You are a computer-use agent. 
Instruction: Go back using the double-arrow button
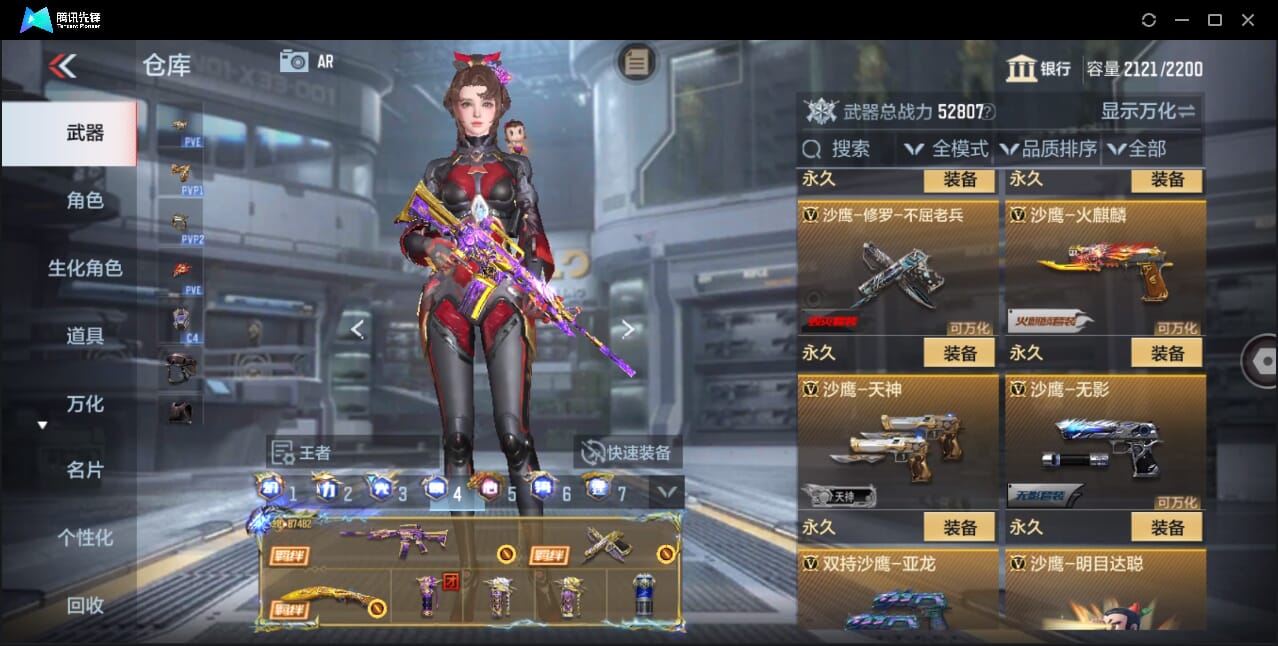[62, 66]
